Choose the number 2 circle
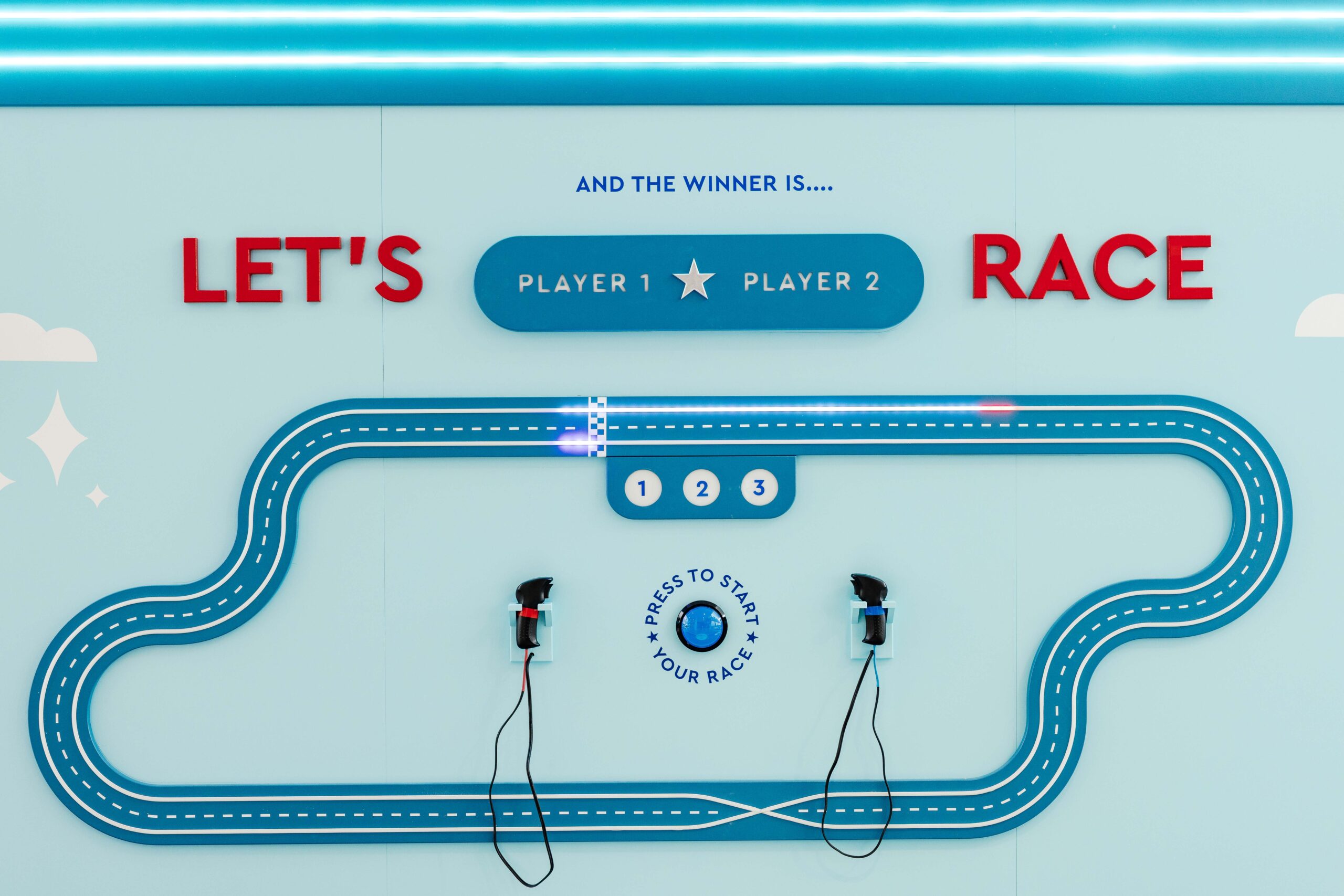Viewport: 1344px width, 896px height. tap(702, 489)
